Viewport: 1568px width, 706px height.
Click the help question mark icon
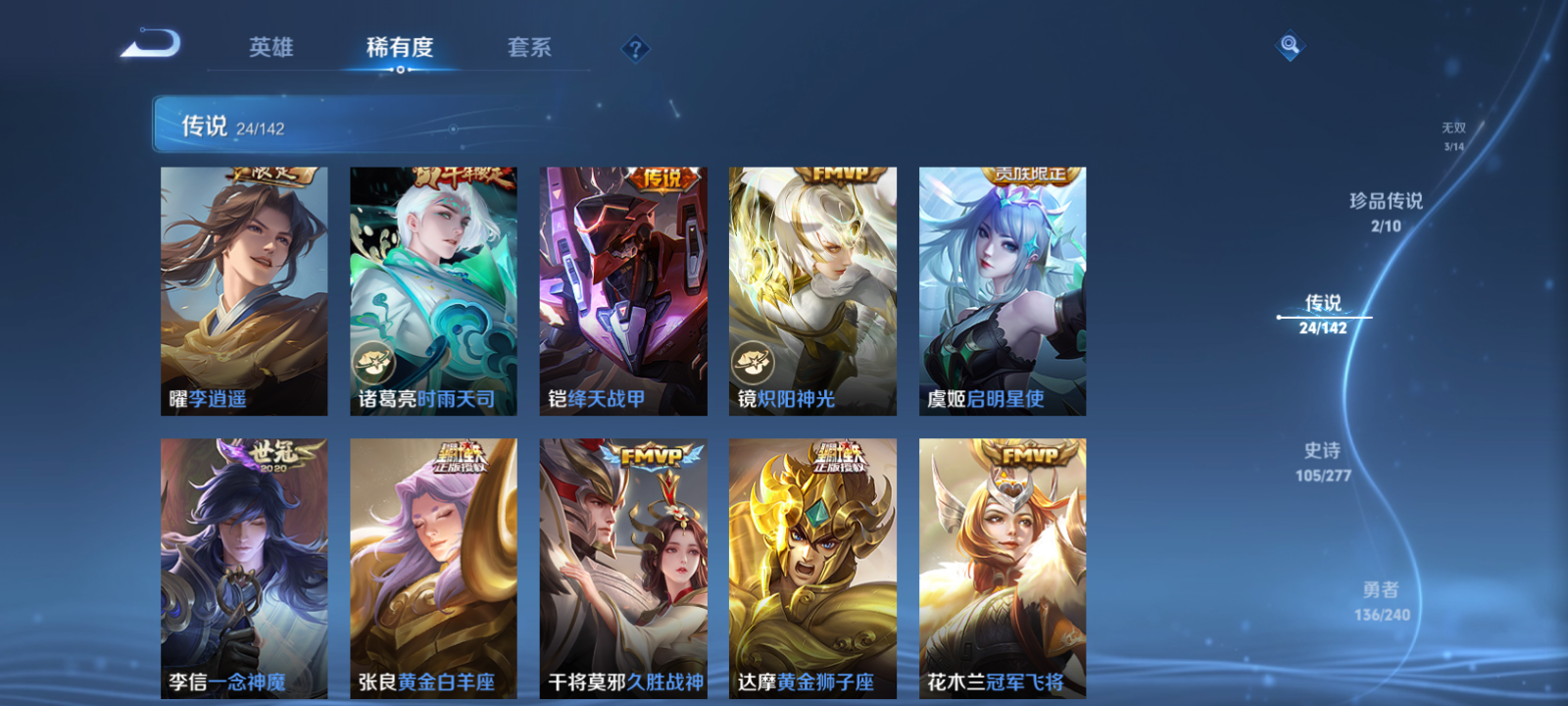coord(636,49)
